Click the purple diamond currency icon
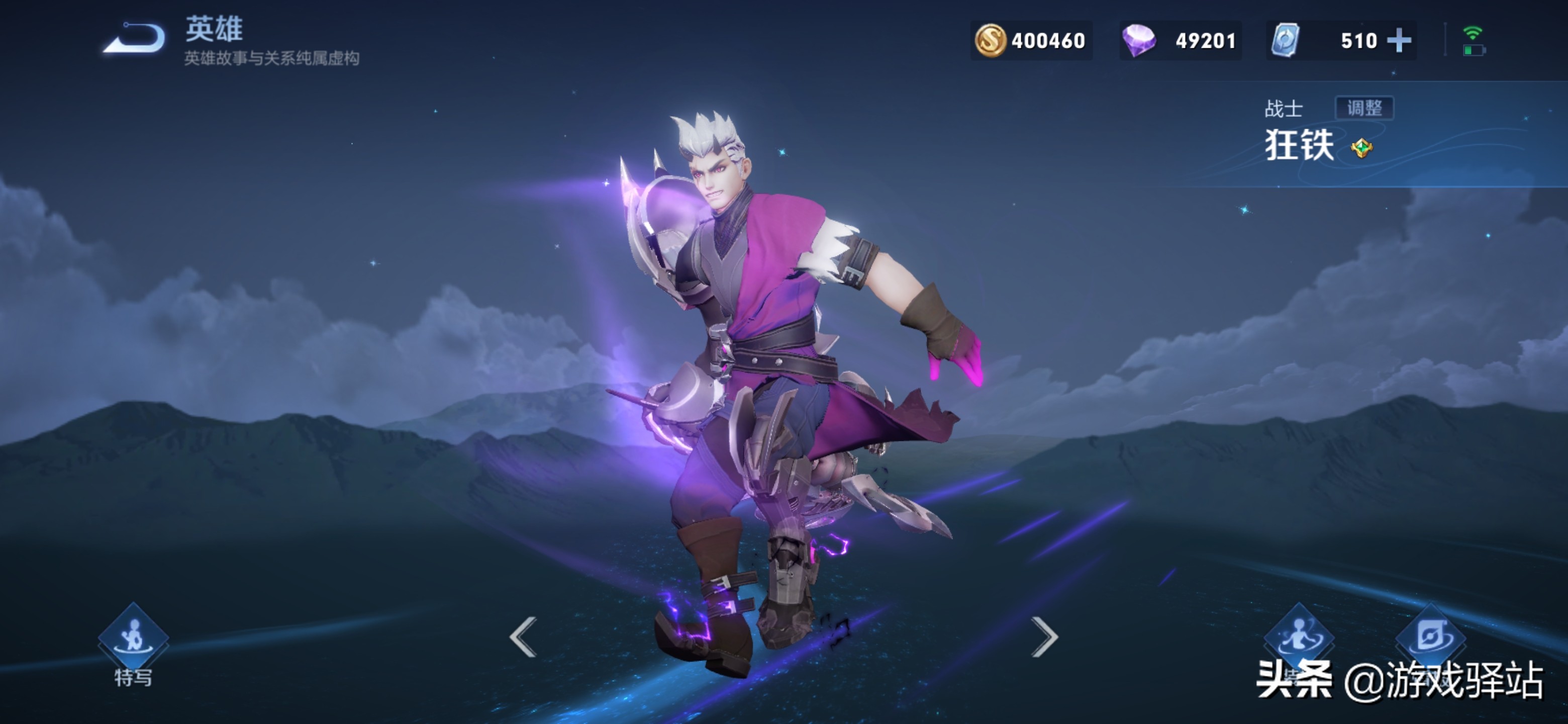The image size is (1568, 724). click(x=1138, y=41)
